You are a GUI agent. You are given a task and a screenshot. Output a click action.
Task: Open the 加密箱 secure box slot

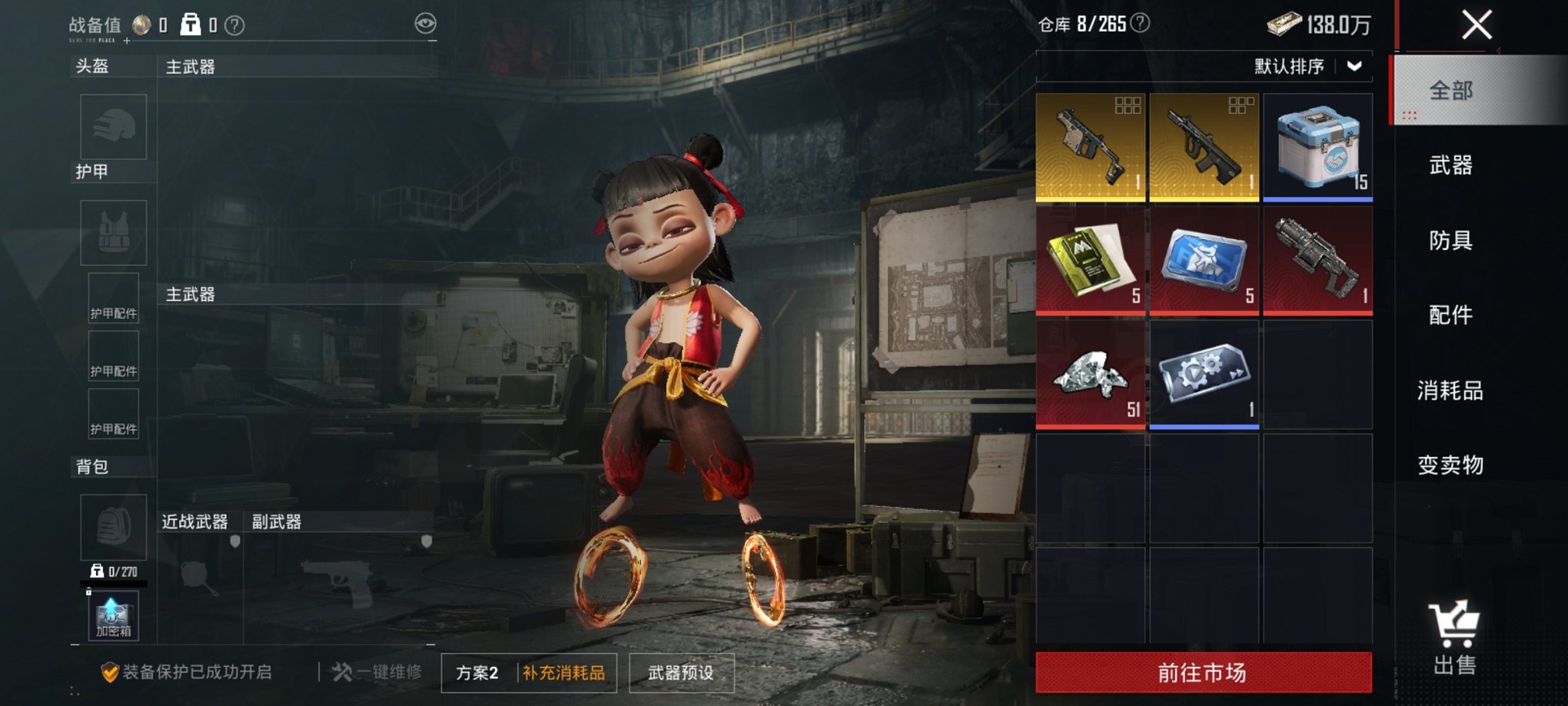pyautogui.click(x=113, y=616)
